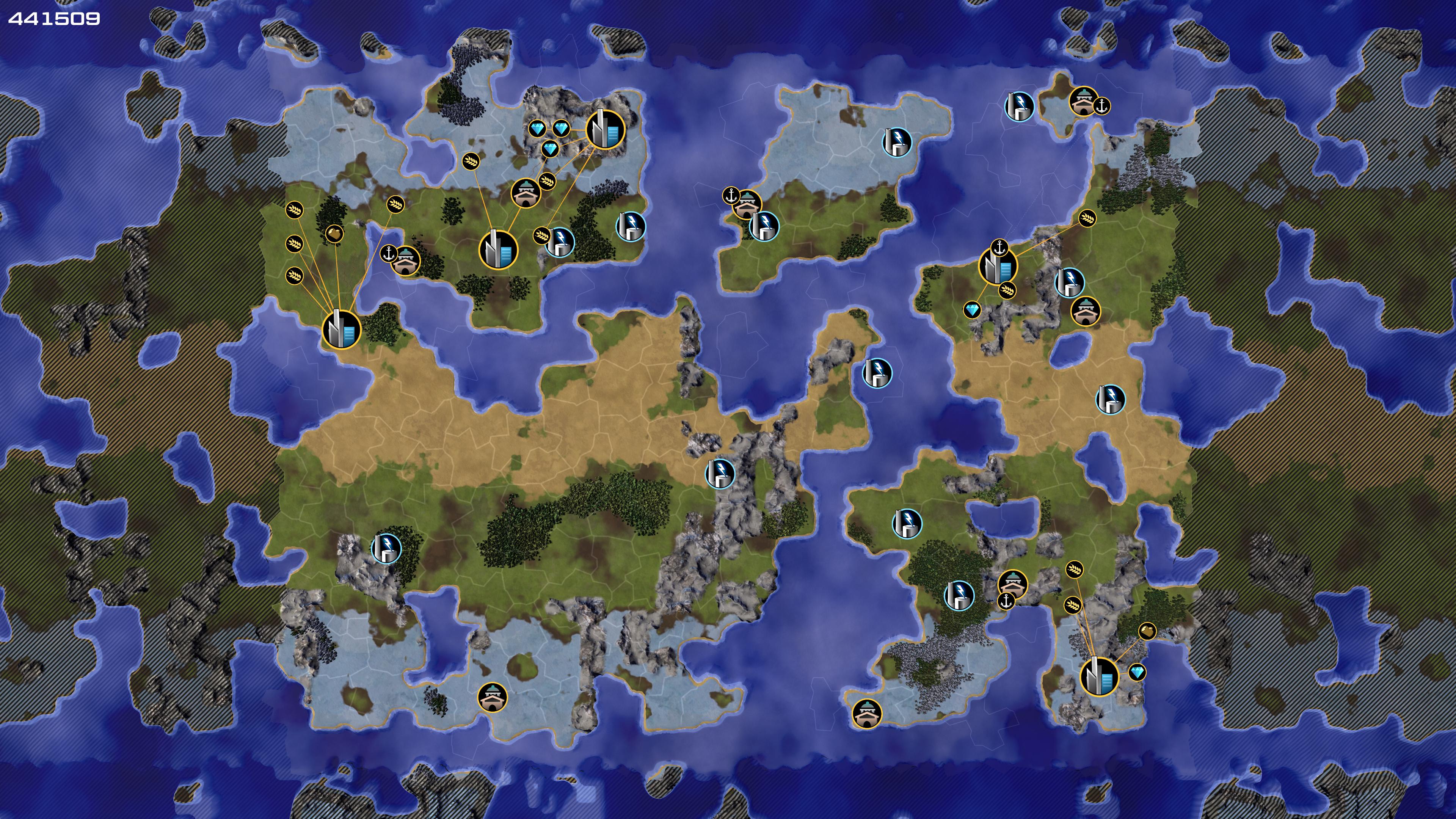Click the anchor icon below a domed building marker
Screen dimensions: 1456x819
(1006, 601)
